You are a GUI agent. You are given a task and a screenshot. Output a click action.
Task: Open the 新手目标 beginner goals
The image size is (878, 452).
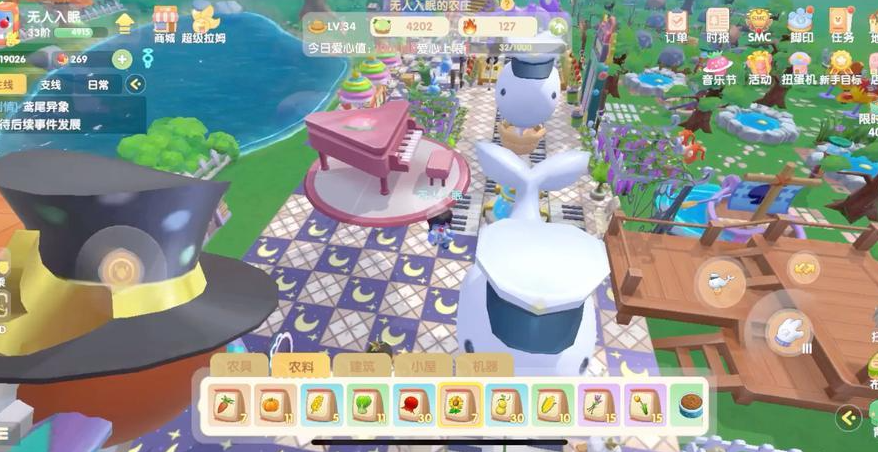(x=843, y=68)
